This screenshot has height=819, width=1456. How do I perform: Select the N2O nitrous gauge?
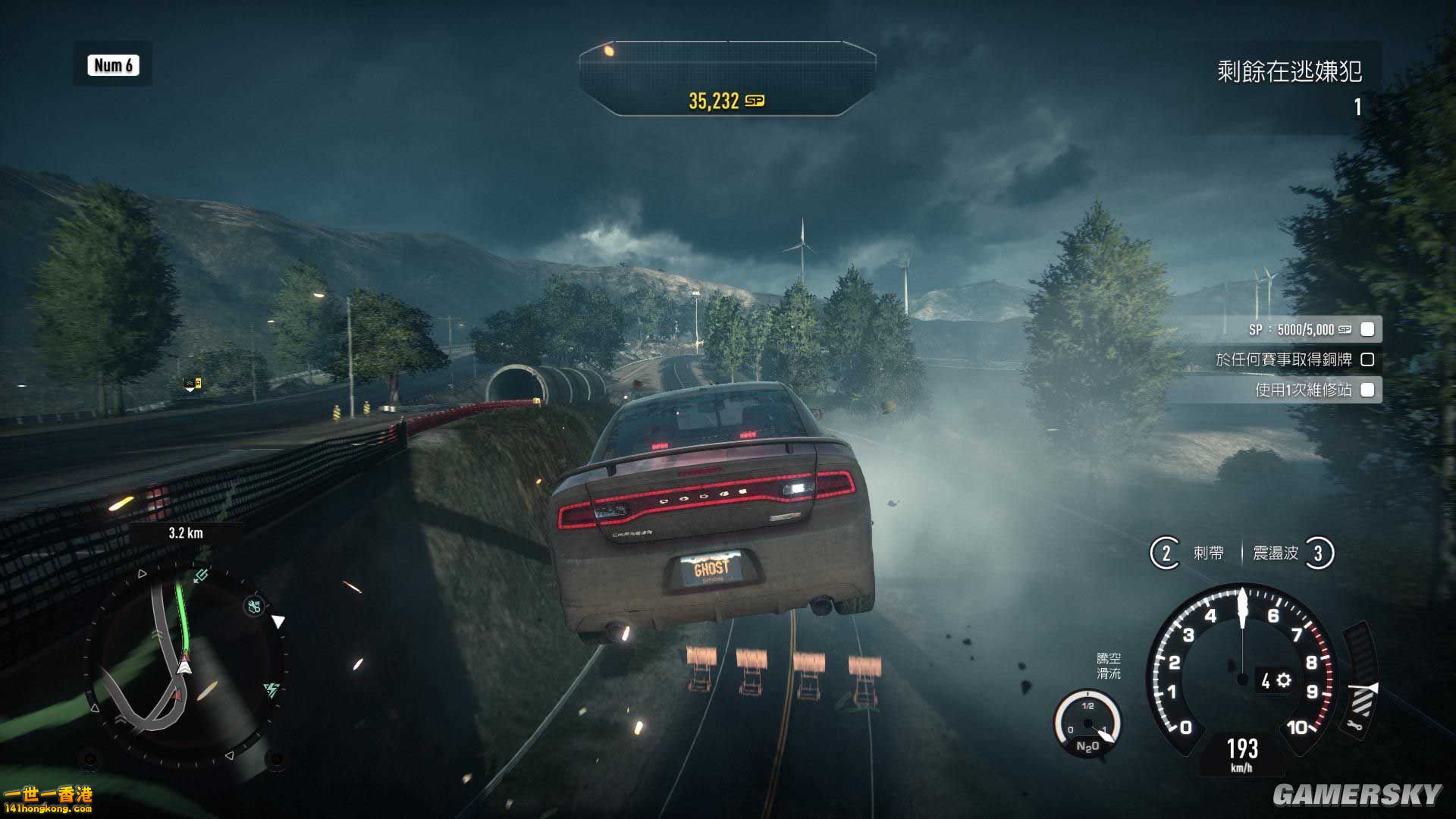1087,723
